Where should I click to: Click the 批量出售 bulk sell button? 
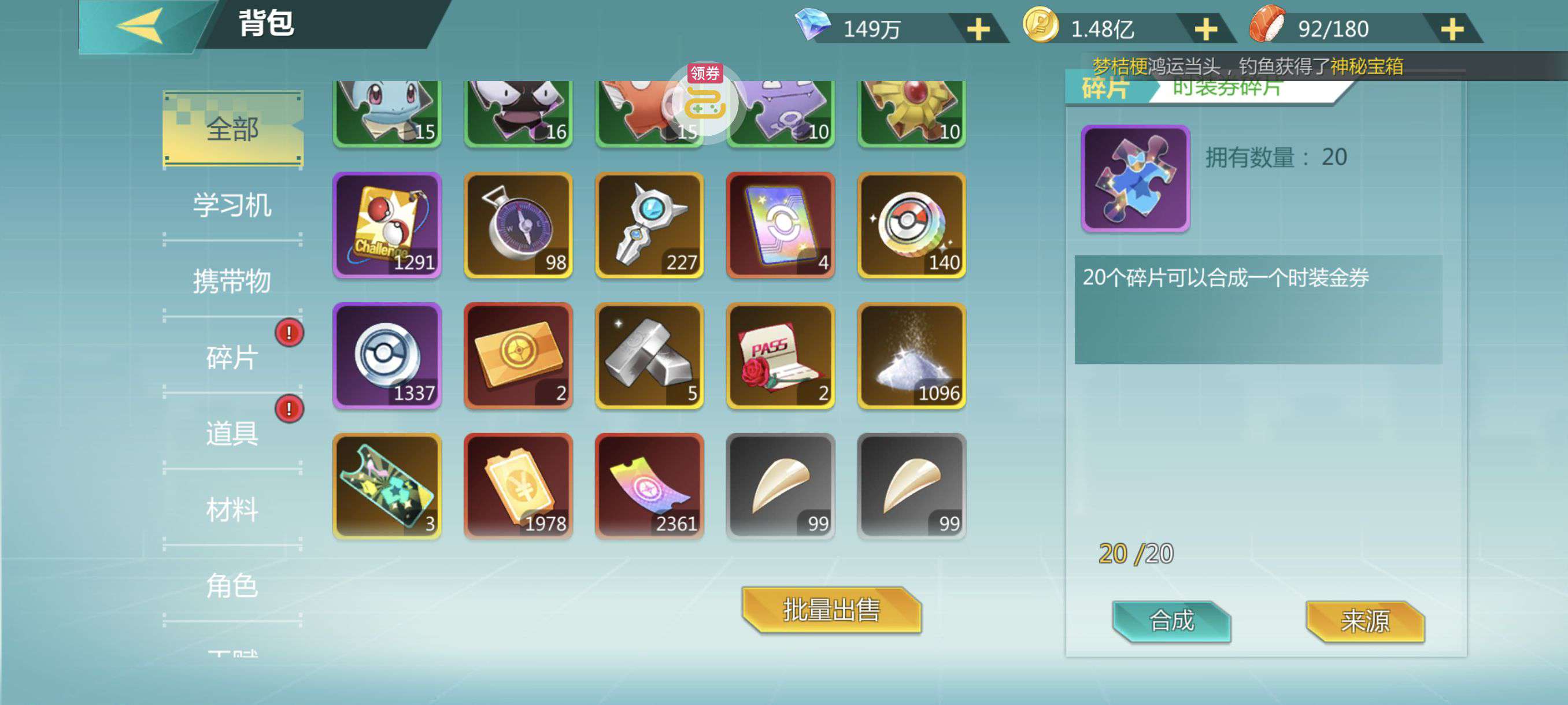point(831,610)
